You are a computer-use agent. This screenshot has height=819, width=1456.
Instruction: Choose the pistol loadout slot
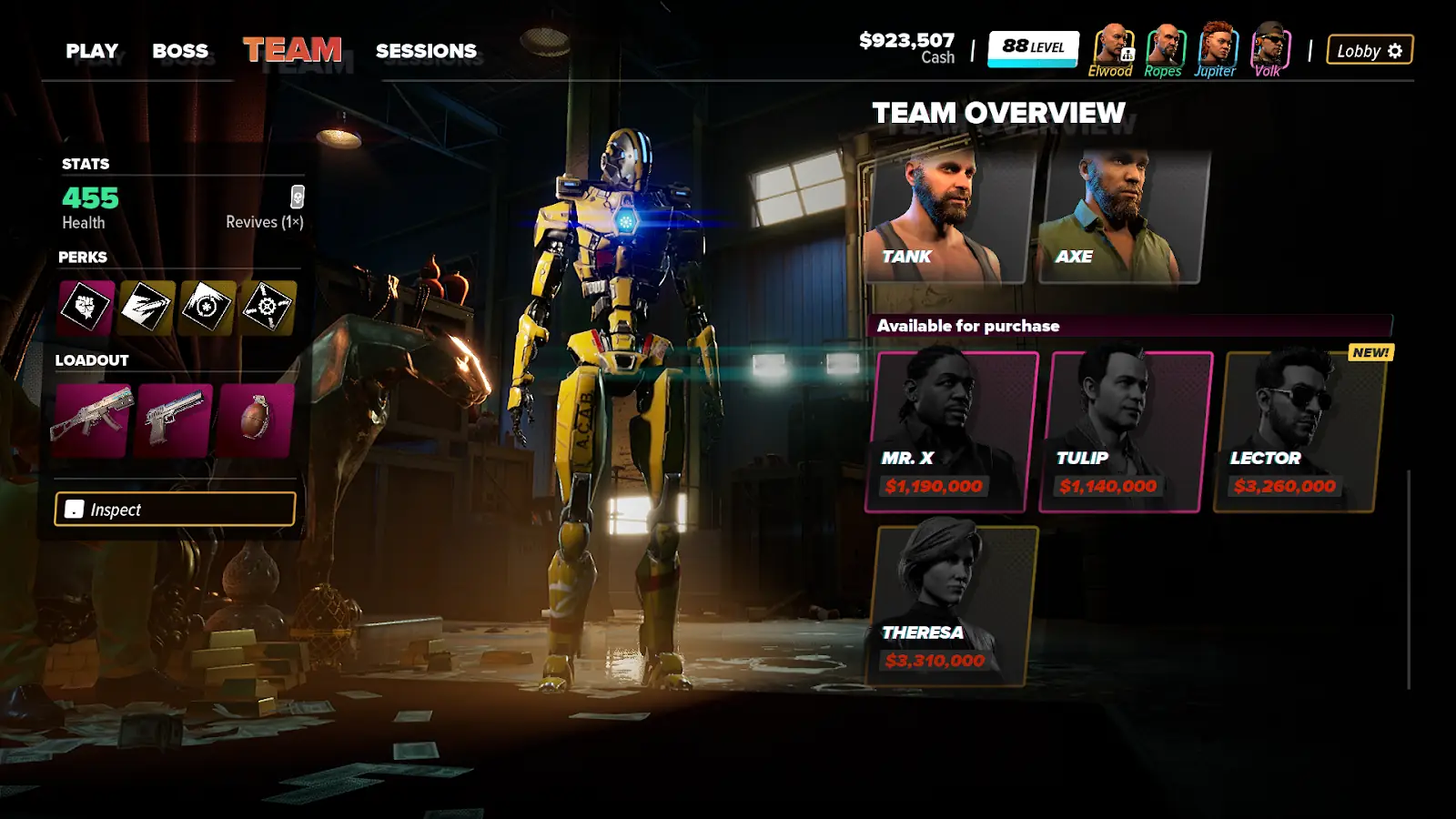[x=174, y=420]
